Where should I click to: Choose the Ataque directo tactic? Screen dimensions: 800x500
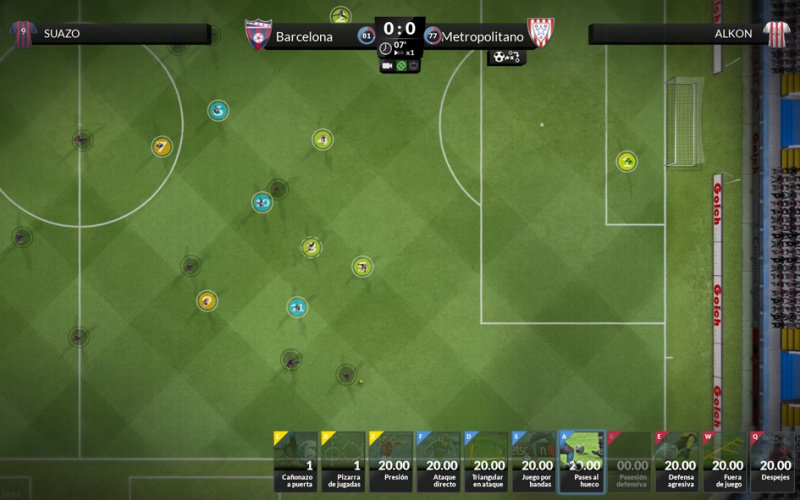(x=438, y=462)
